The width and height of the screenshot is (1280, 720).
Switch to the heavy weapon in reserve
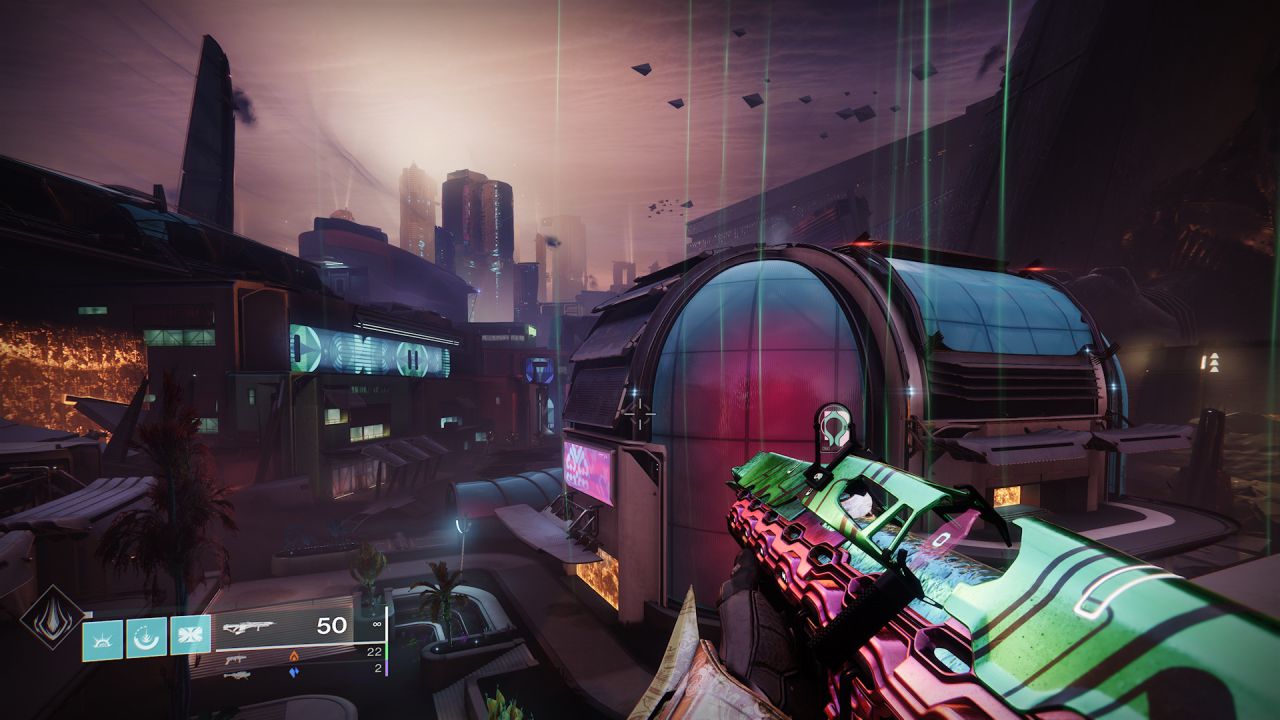[x=238, y=675]
